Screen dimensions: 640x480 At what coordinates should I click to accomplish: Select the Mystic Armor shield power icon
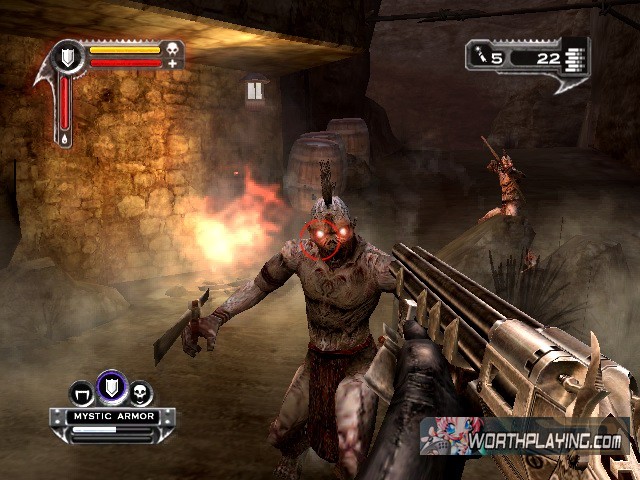pos(109,384)
